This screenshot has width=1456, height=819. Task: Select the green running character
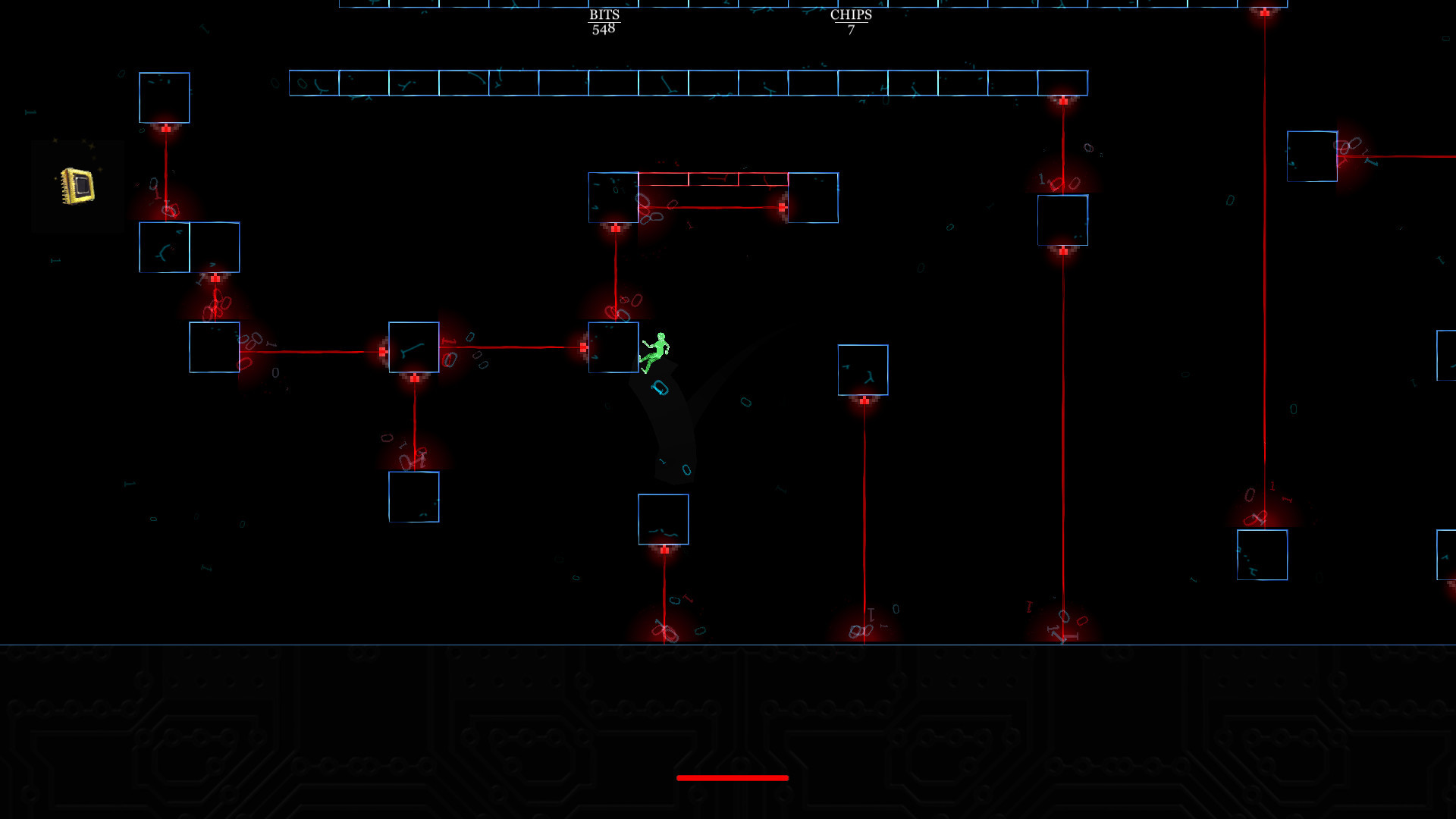tap(657, 351)
